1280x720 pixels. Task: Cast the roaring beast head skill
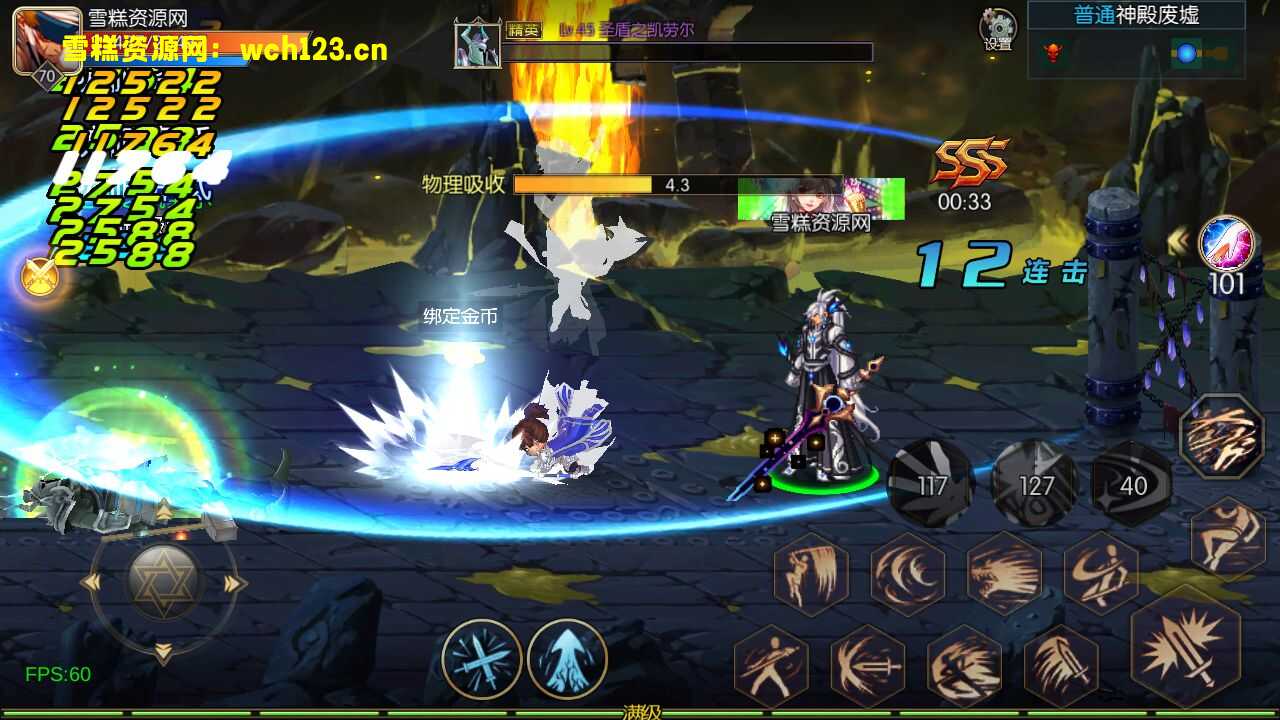1004,573
